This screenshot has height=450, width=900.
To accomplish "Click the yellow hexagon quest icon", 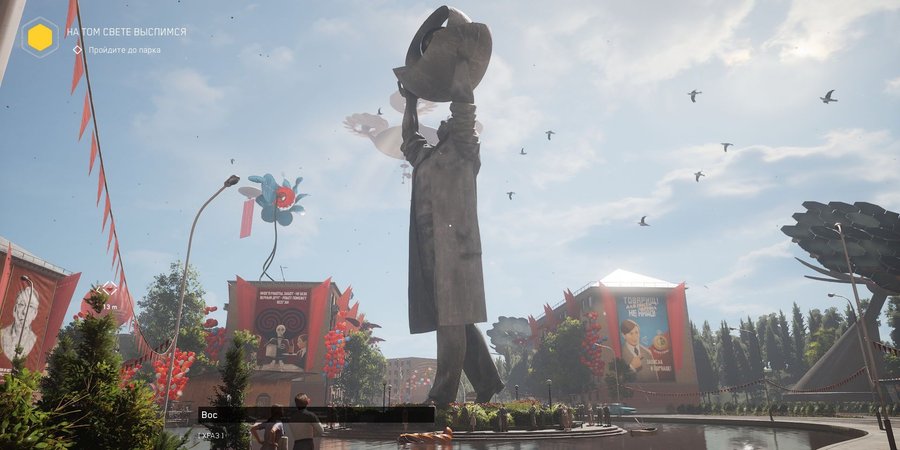I will tap(39, 38).
